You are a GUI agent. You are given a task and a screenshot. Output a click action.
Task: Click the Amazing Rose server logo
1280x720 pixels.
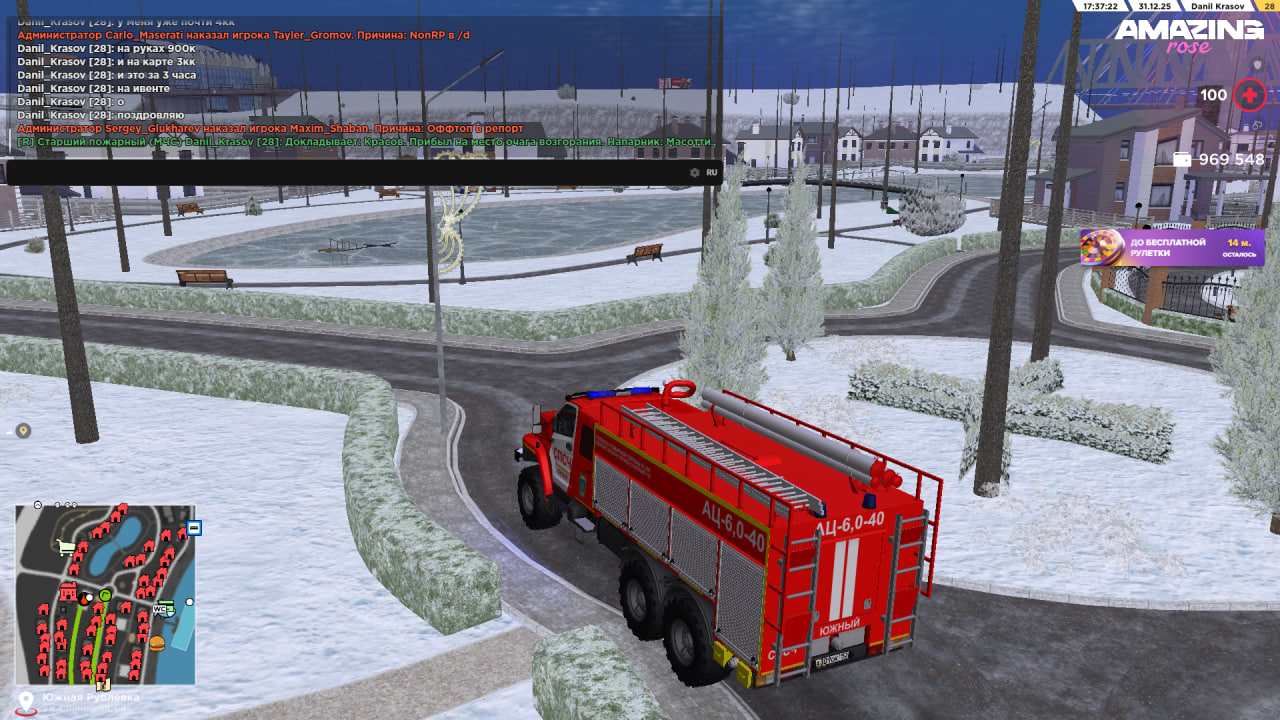pyautogui.click(x=1189, y=36)
